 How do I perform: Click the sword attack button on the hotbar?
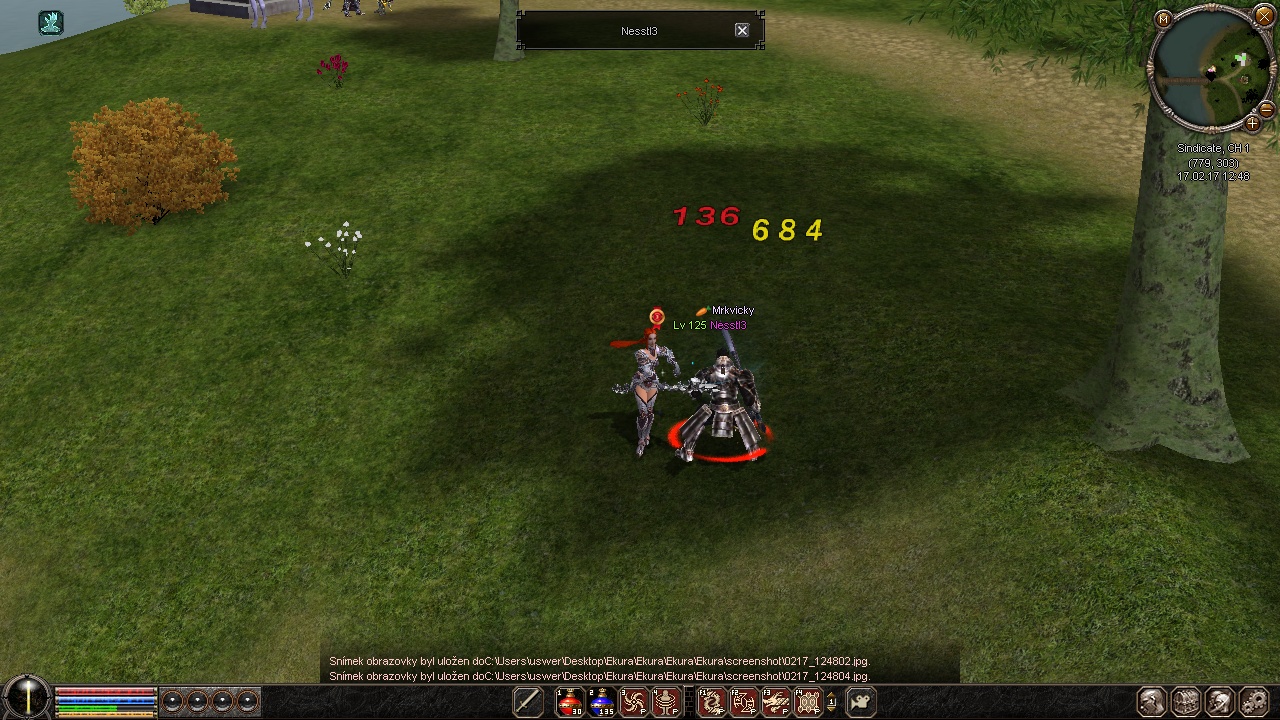[x=528, y=702]
